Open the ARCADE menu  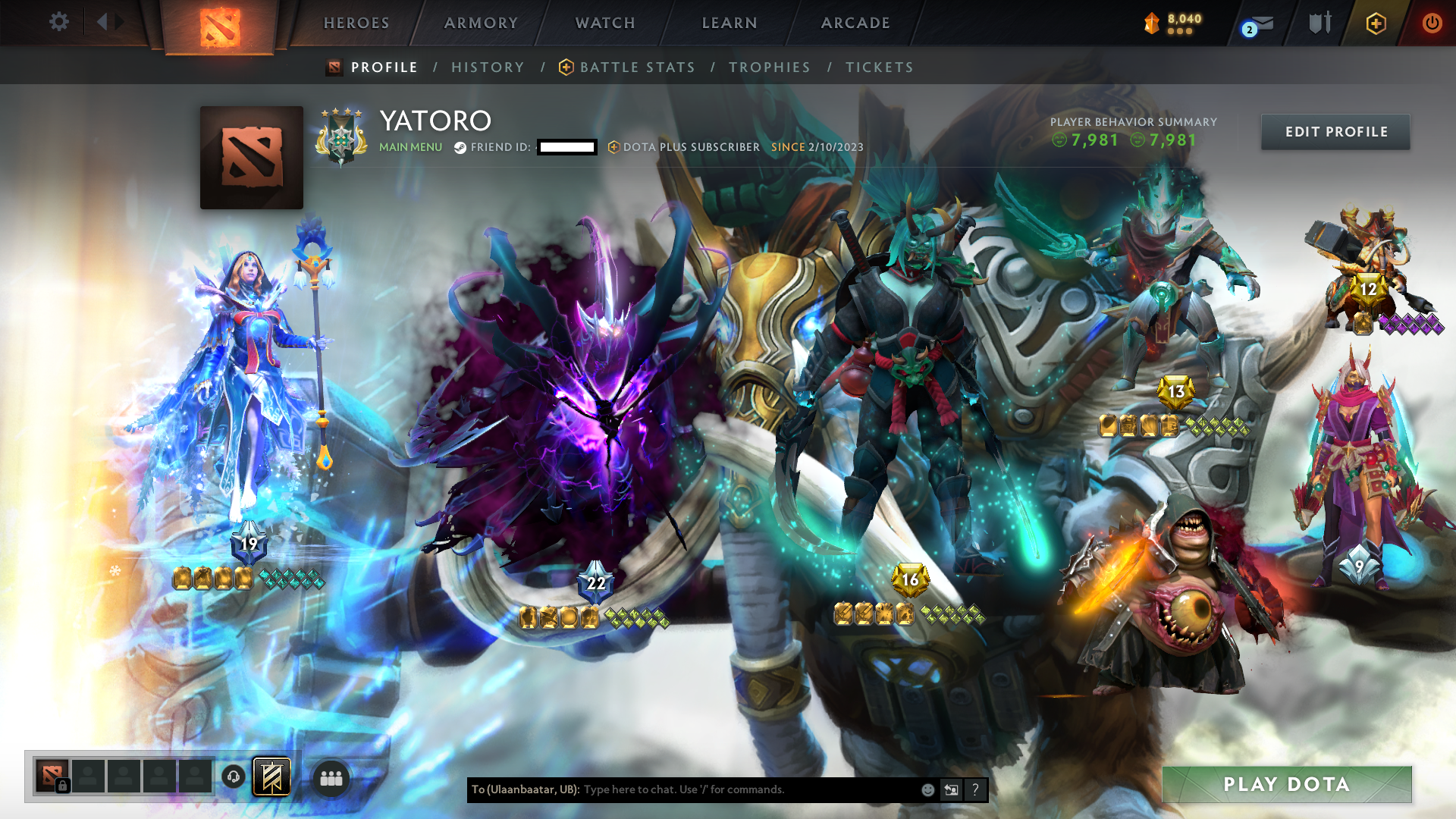tap(855, 23)
